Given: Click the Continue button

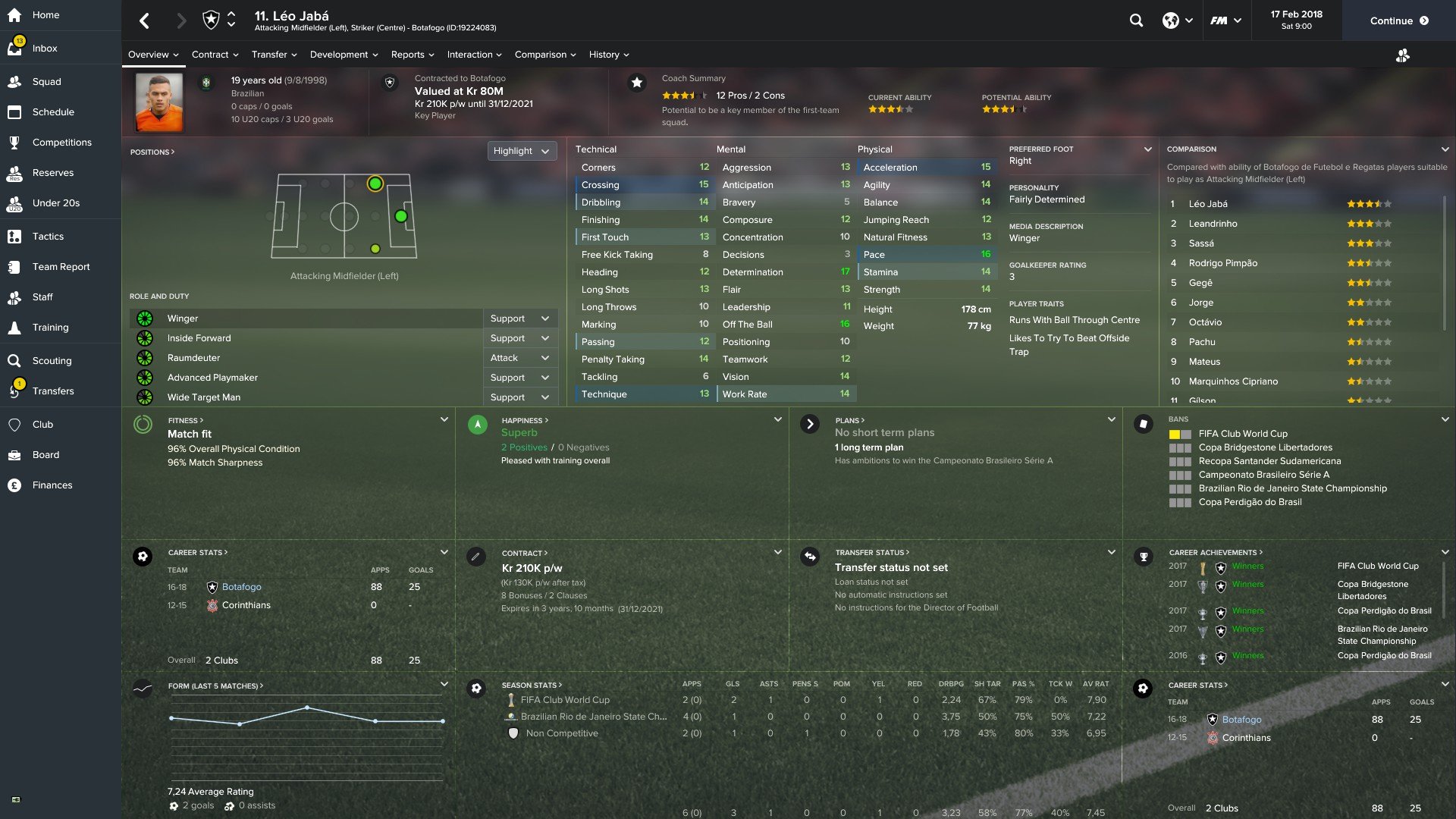Looking at the screenshot, I should click(x=1398, y=20).
